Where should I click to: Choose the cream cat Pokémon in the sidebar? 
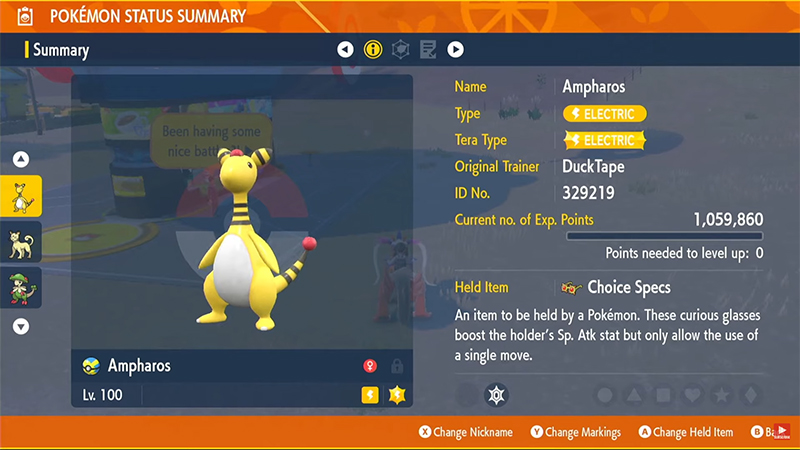point(21,242)
